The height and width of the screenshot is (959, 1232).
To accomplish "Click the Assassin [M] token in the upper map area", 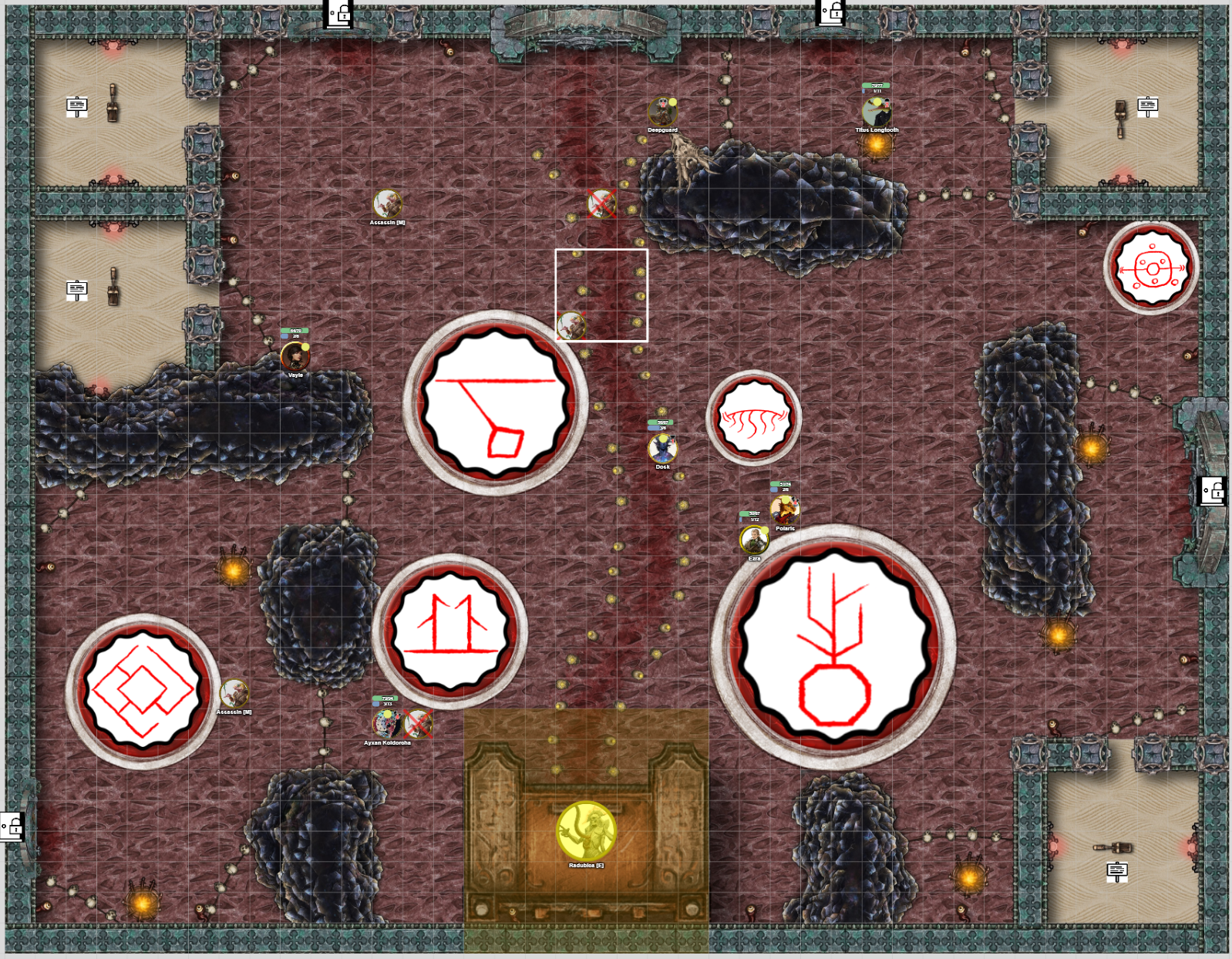I will pos(388,204).
